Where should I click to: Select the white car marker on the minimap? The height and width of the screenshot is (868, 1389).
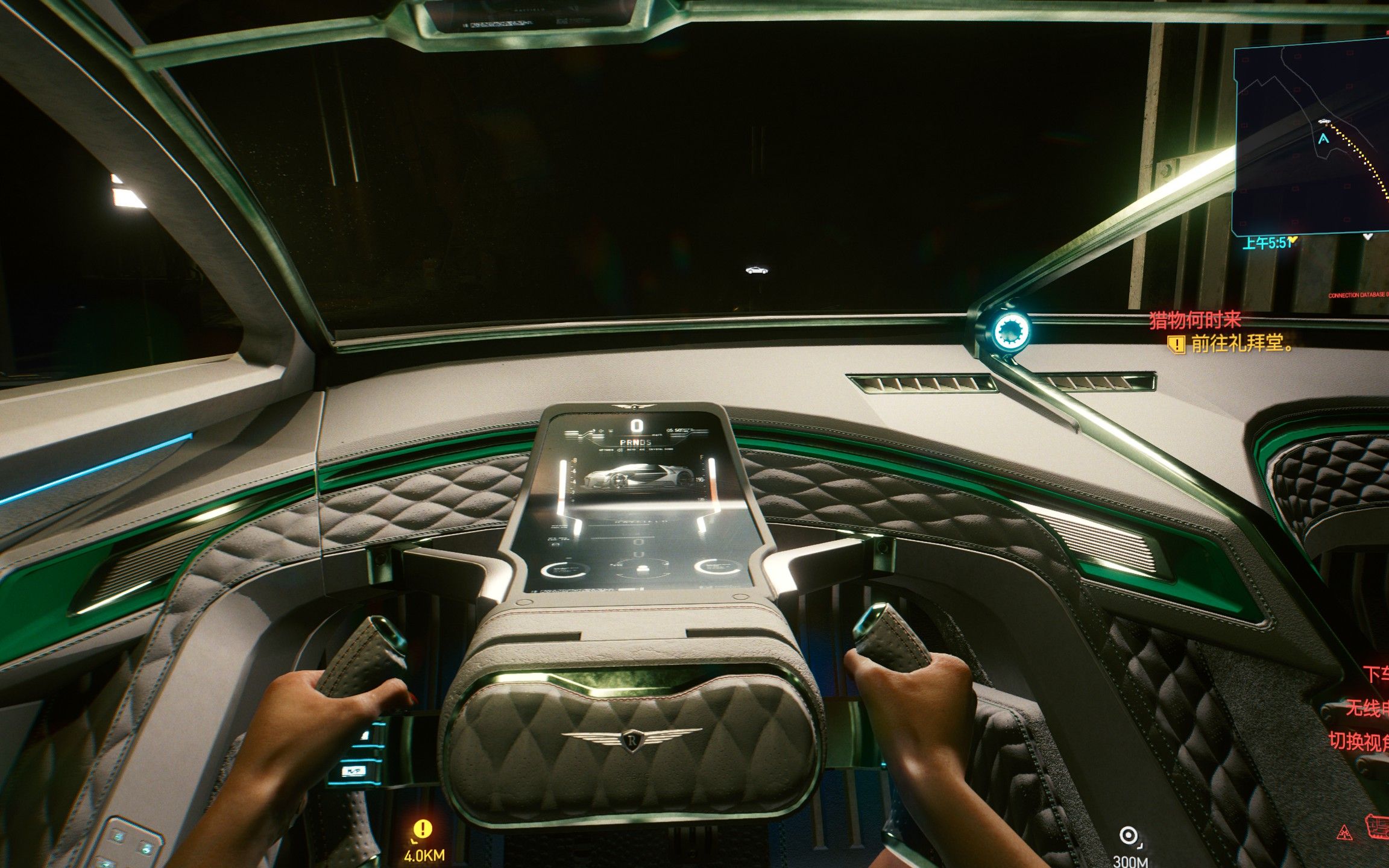pos(1324,122)
